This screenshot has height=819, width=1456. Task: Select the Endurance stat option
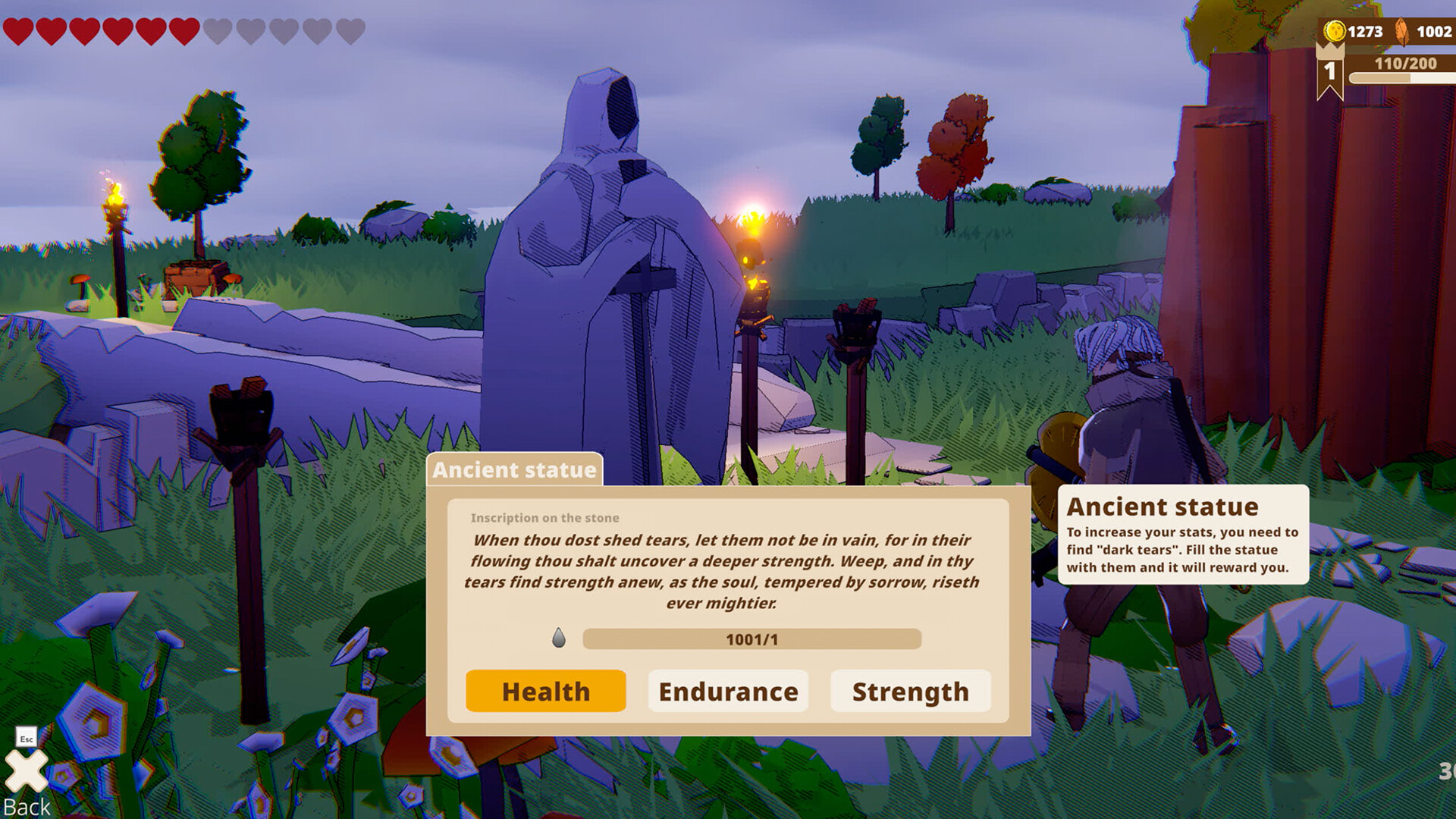click(728, 691)
